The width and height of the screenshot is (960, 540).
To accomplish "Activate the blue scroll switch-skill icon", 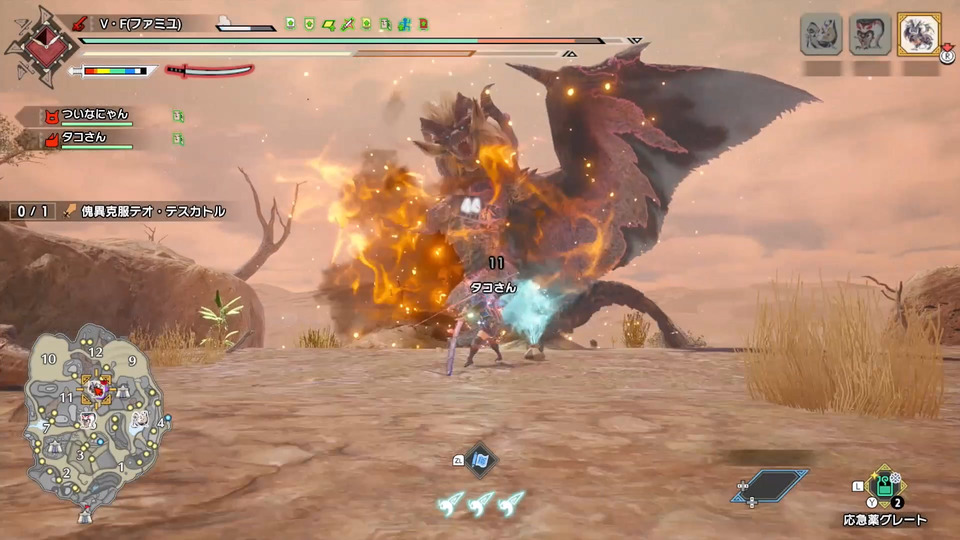I will 481,460.
